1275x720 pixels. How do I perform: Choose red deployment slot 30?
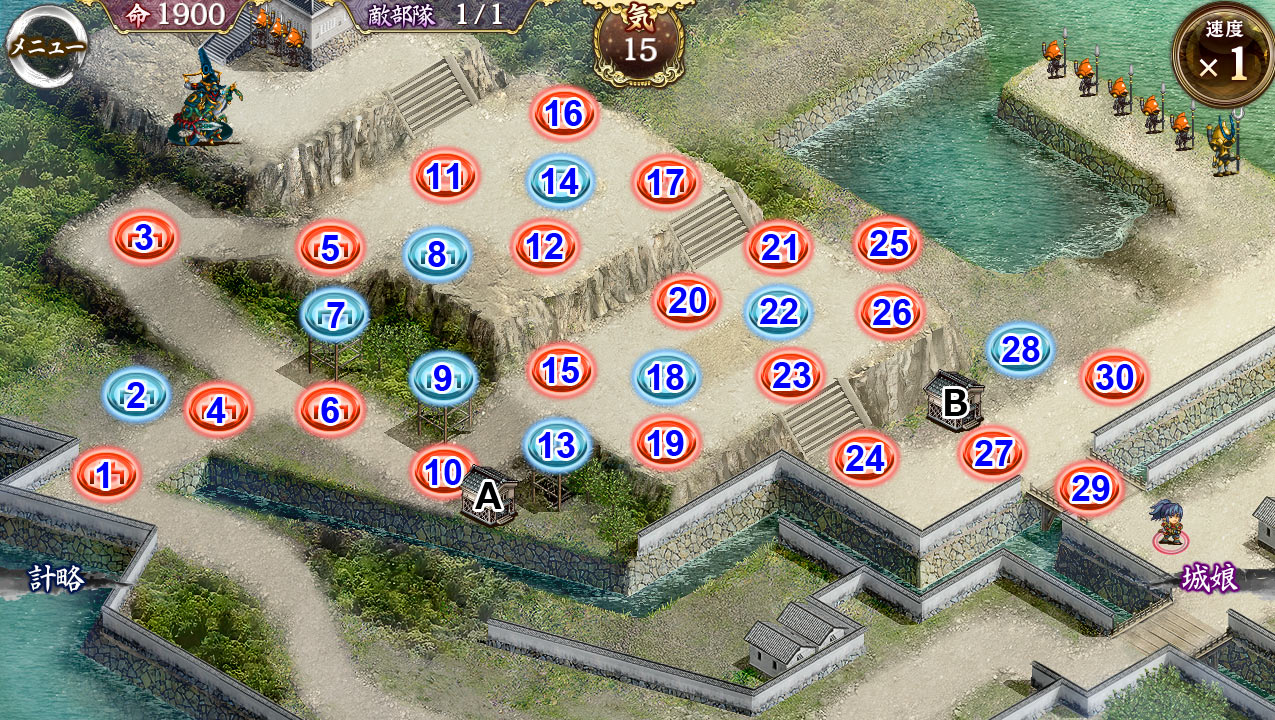coord(1114,378)
